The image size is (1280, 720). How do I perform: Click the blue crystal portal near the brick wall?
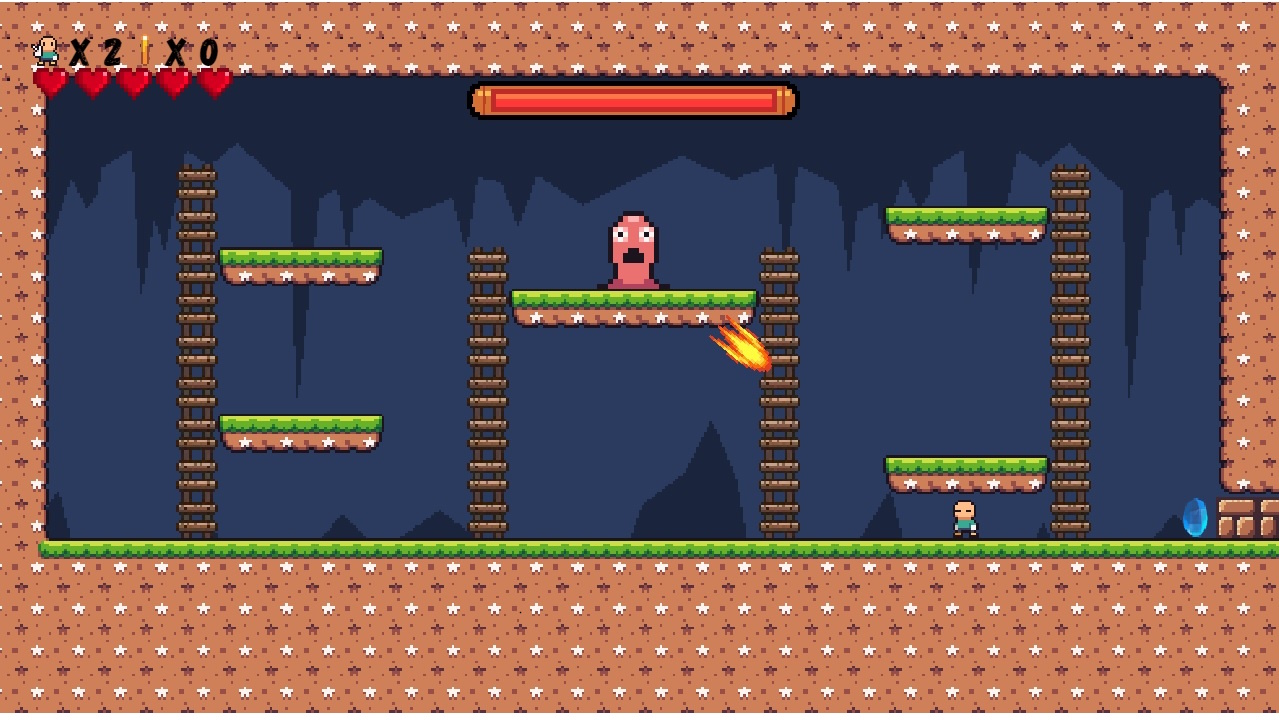(1197, 519)
